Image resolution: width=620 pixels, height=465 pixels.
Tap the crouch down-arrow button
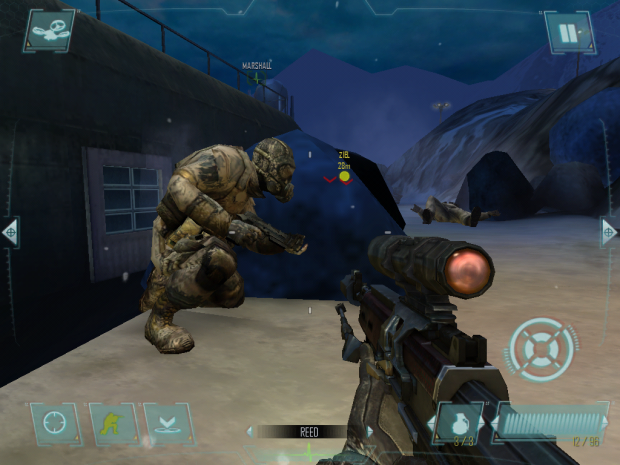(x=167, y=423)
